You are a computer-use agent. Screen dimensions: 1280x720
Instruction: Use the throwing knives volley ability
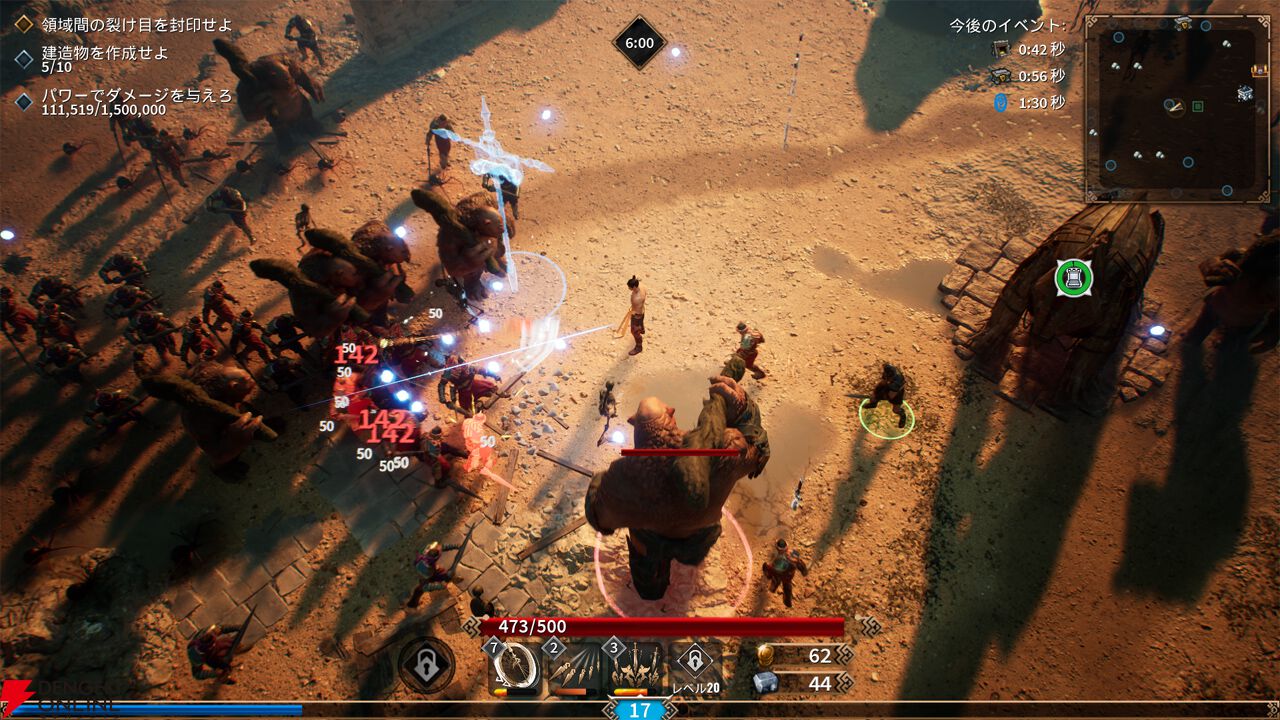[575, 667]
